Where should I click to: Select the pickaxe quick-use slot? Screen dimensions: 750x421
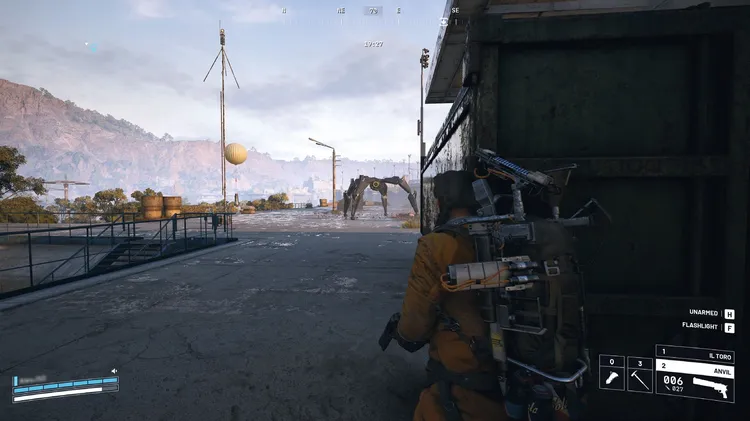640,374
